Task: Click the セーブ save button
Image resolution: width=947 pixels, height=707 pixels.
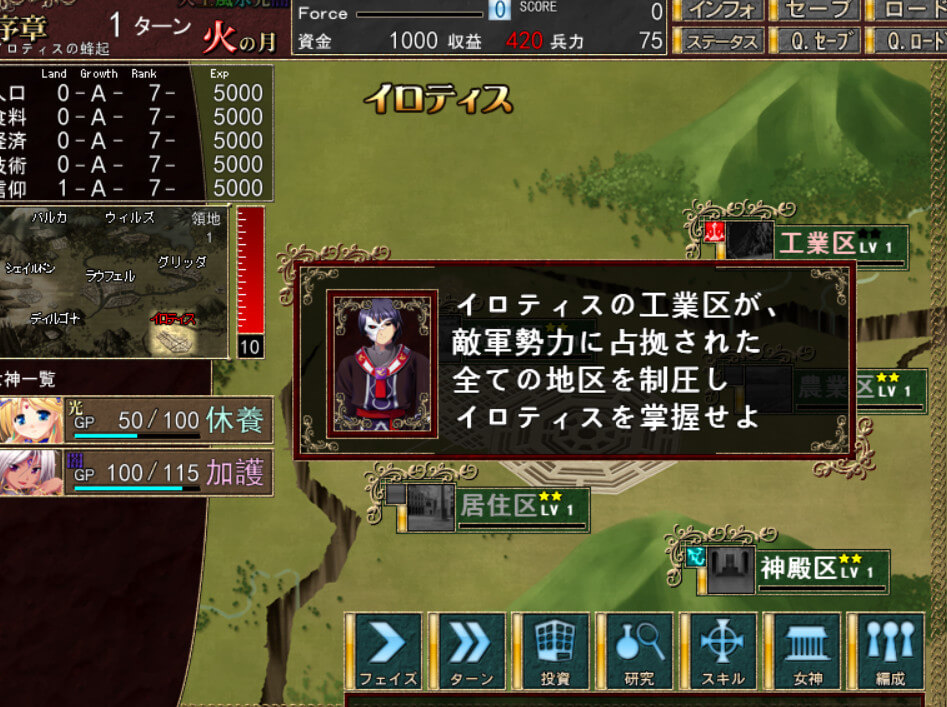Action: pyautogui.click(x=816, y=11)
